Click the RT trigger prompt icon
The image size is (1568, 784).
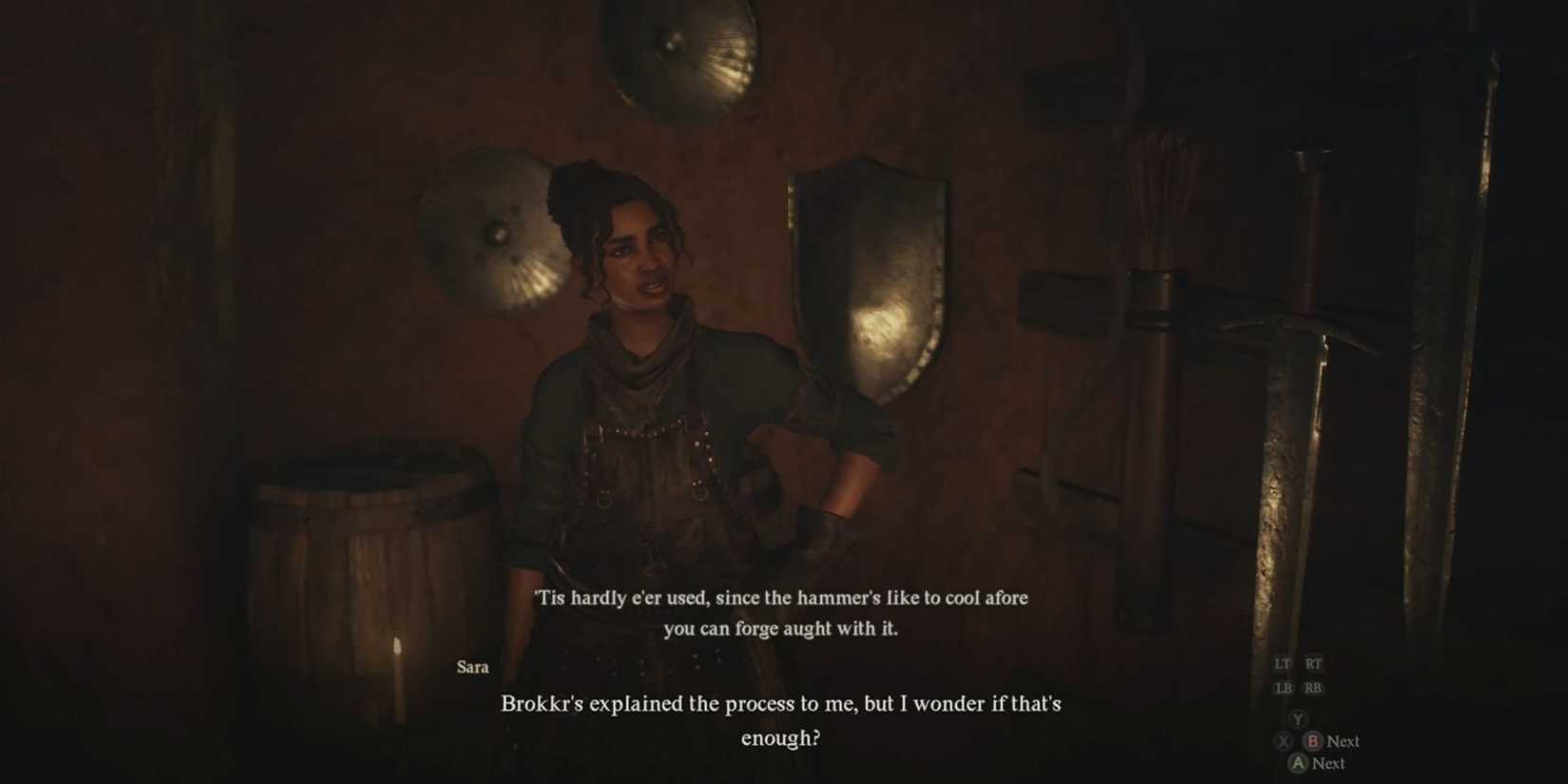[x=1314, y=663]
